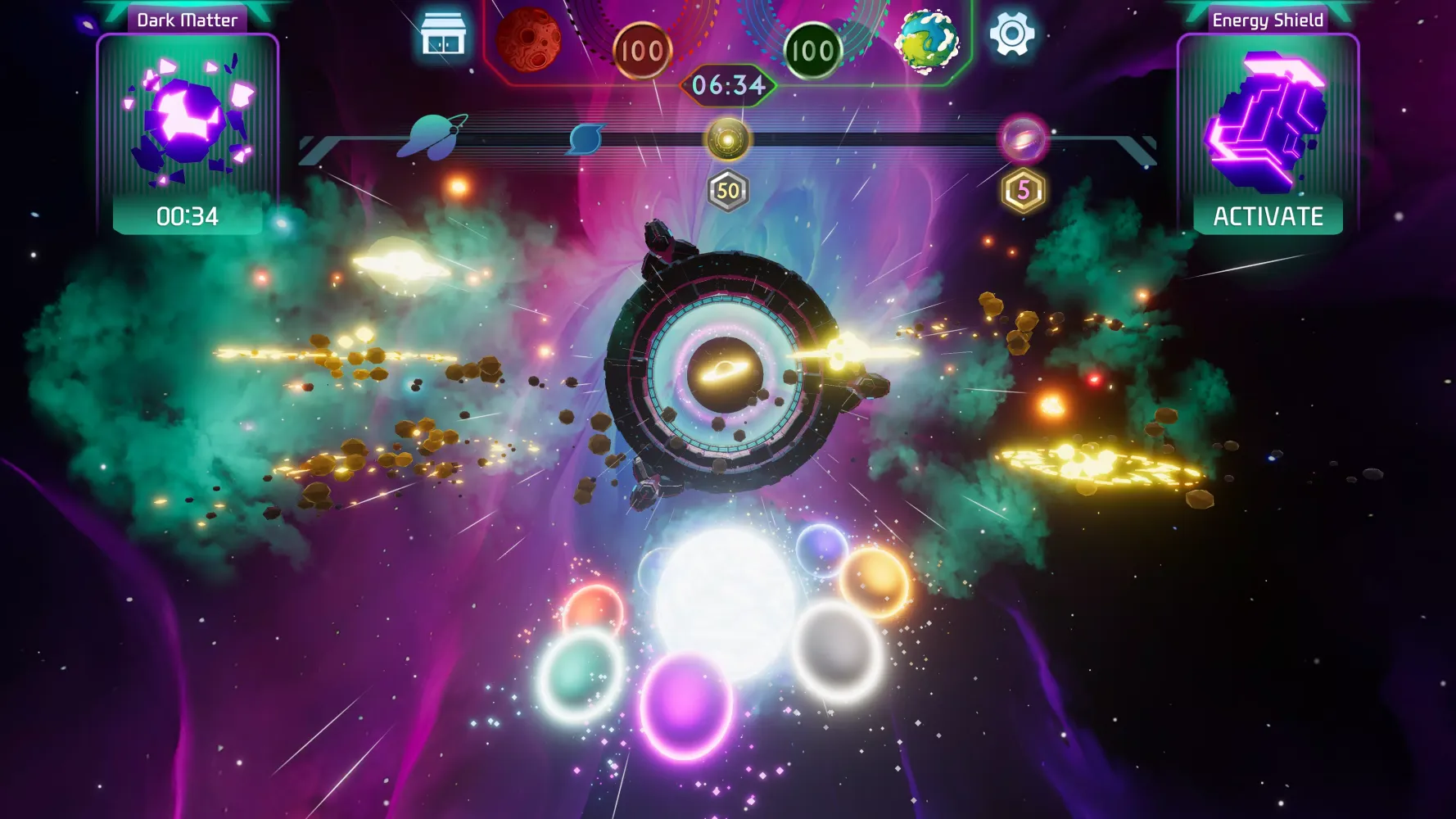Open the settings gear menu
1456x819 pixels.
[x=1014, y=34]
